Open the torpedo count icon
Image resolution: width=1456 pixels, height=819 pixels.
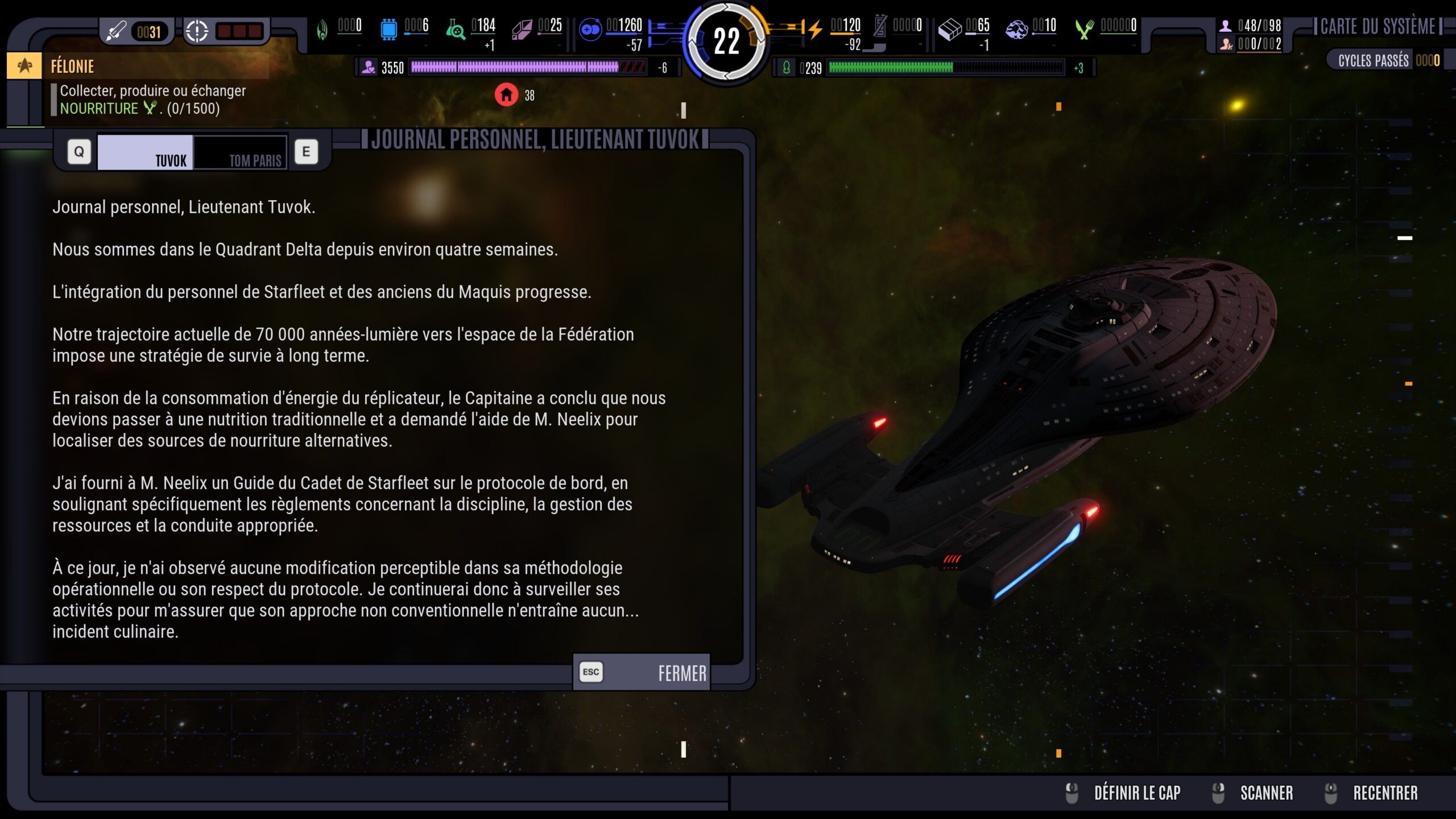pos(117,31)
